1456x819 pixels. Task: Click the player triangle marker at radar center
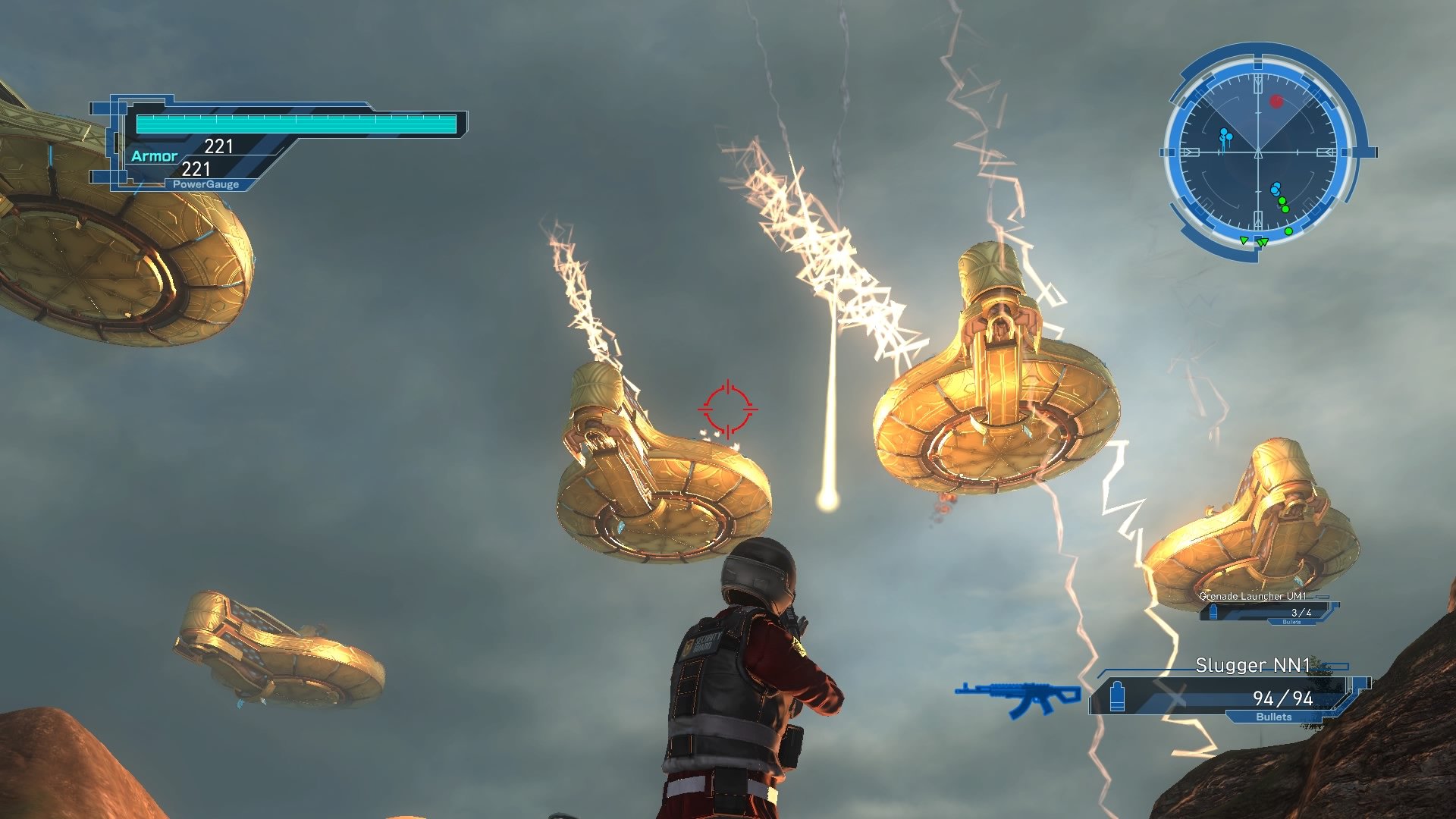(x=1259, y=152)
